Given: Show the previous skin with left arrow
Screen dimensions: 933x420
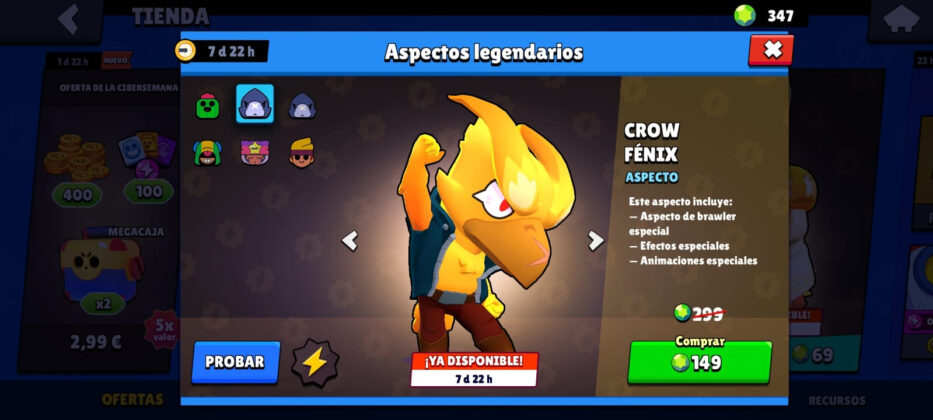Looking at the screenshot, I should tap(350, 240).
